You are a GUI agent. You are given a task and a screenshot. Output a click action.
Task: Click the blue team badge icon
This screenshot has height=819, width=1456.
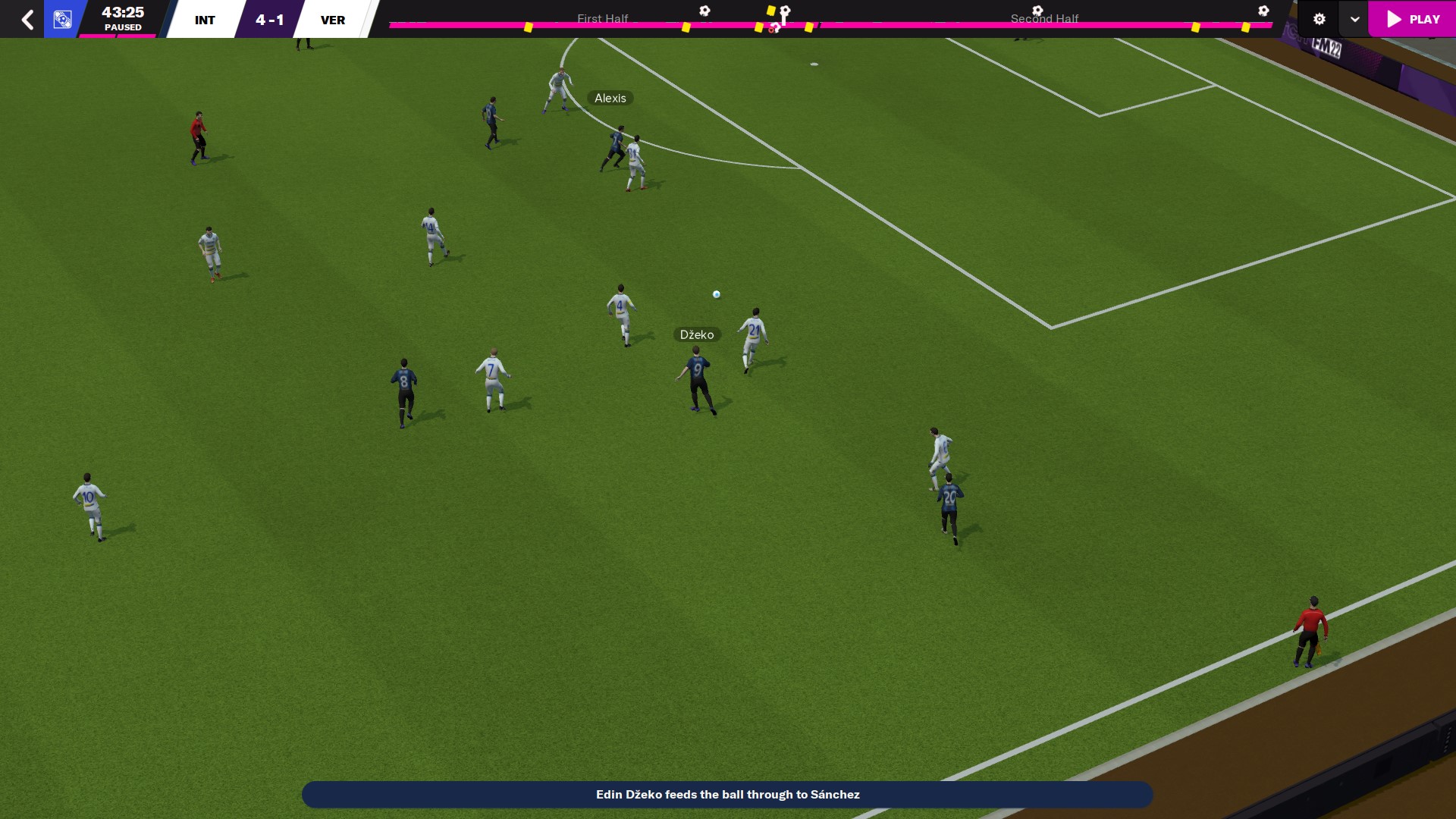point(63,19)
